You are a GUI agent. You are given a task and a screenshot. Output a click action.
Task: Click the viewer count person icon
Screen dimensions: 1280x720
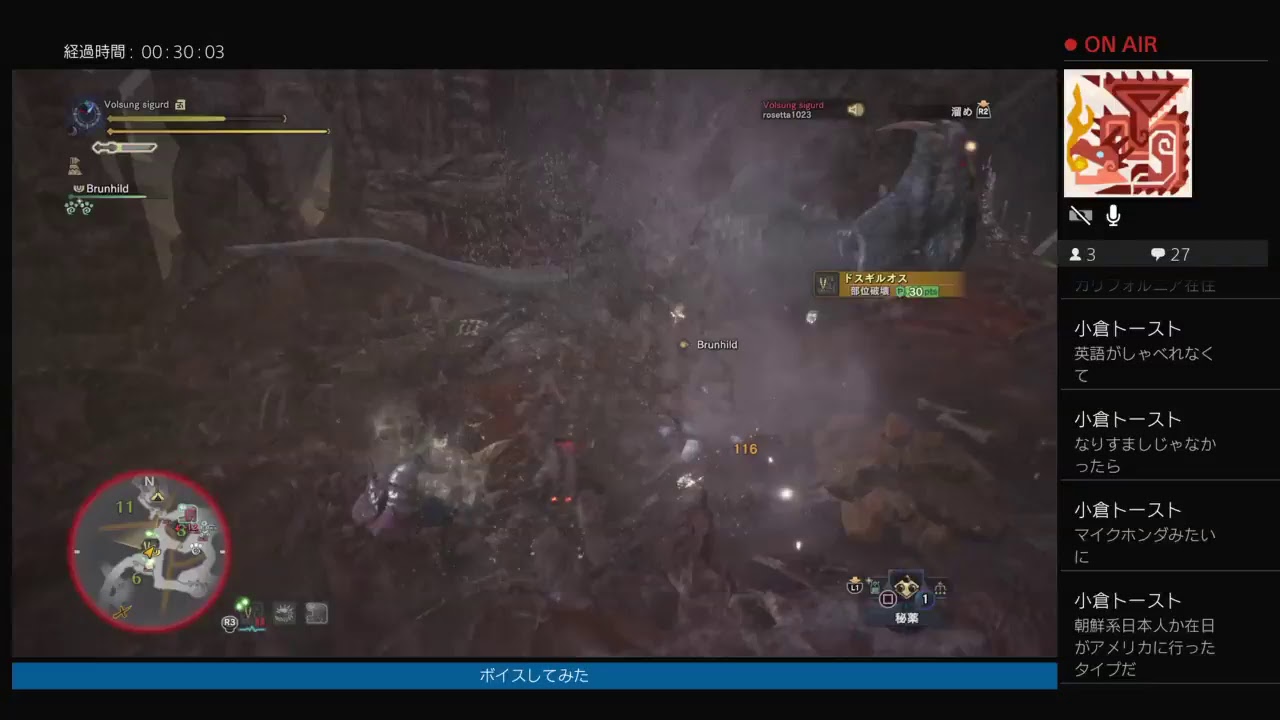coord(1076,254)
